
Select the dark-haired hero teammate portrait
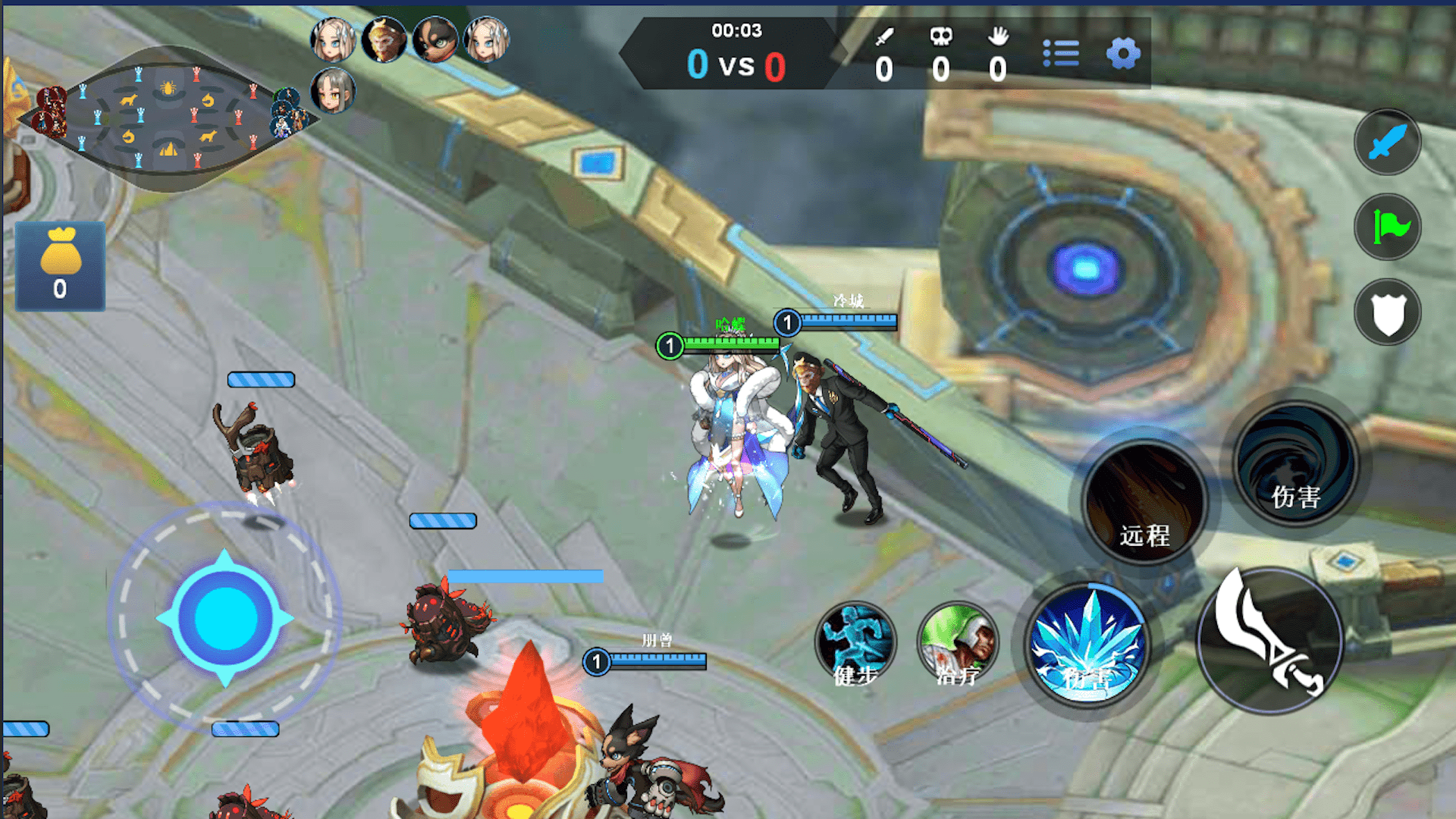pyautogui.click(x=435, y=39)
